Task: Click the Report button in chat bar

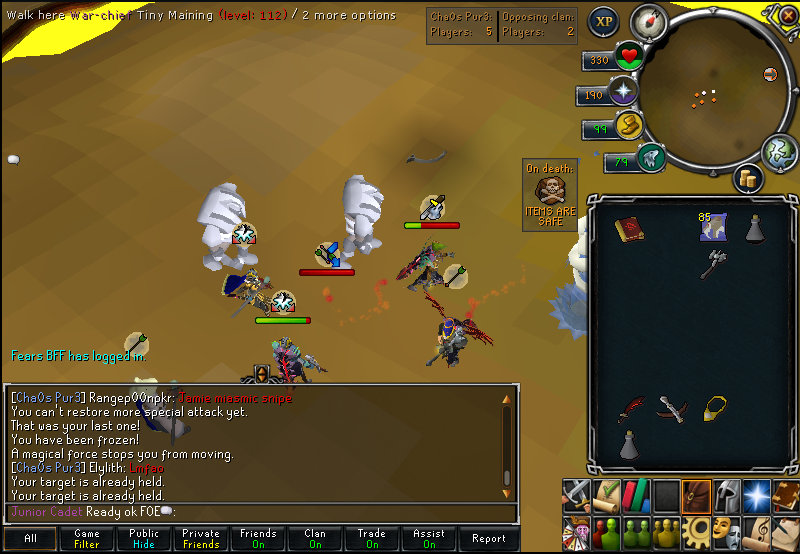Action: [488, 538]
